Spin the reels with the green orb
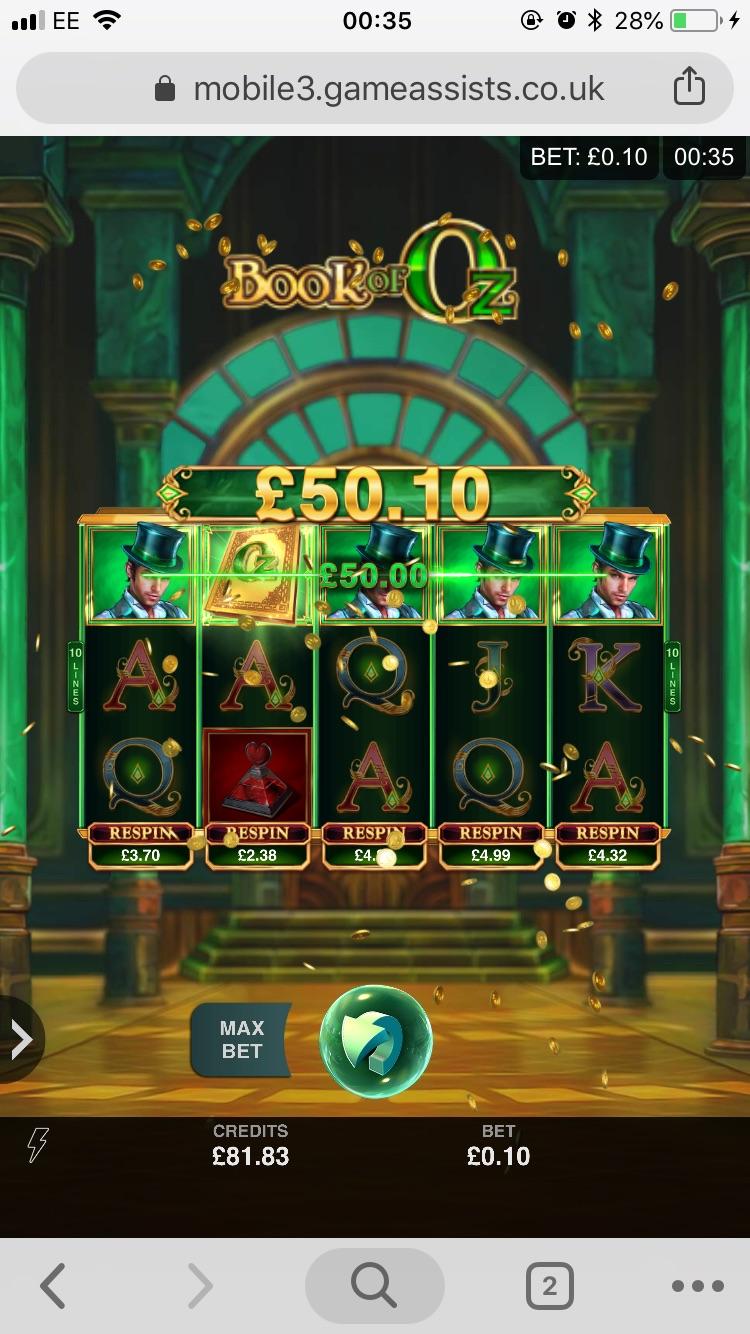Screen dimensions: 750x1334 (x=376, y=1041)
